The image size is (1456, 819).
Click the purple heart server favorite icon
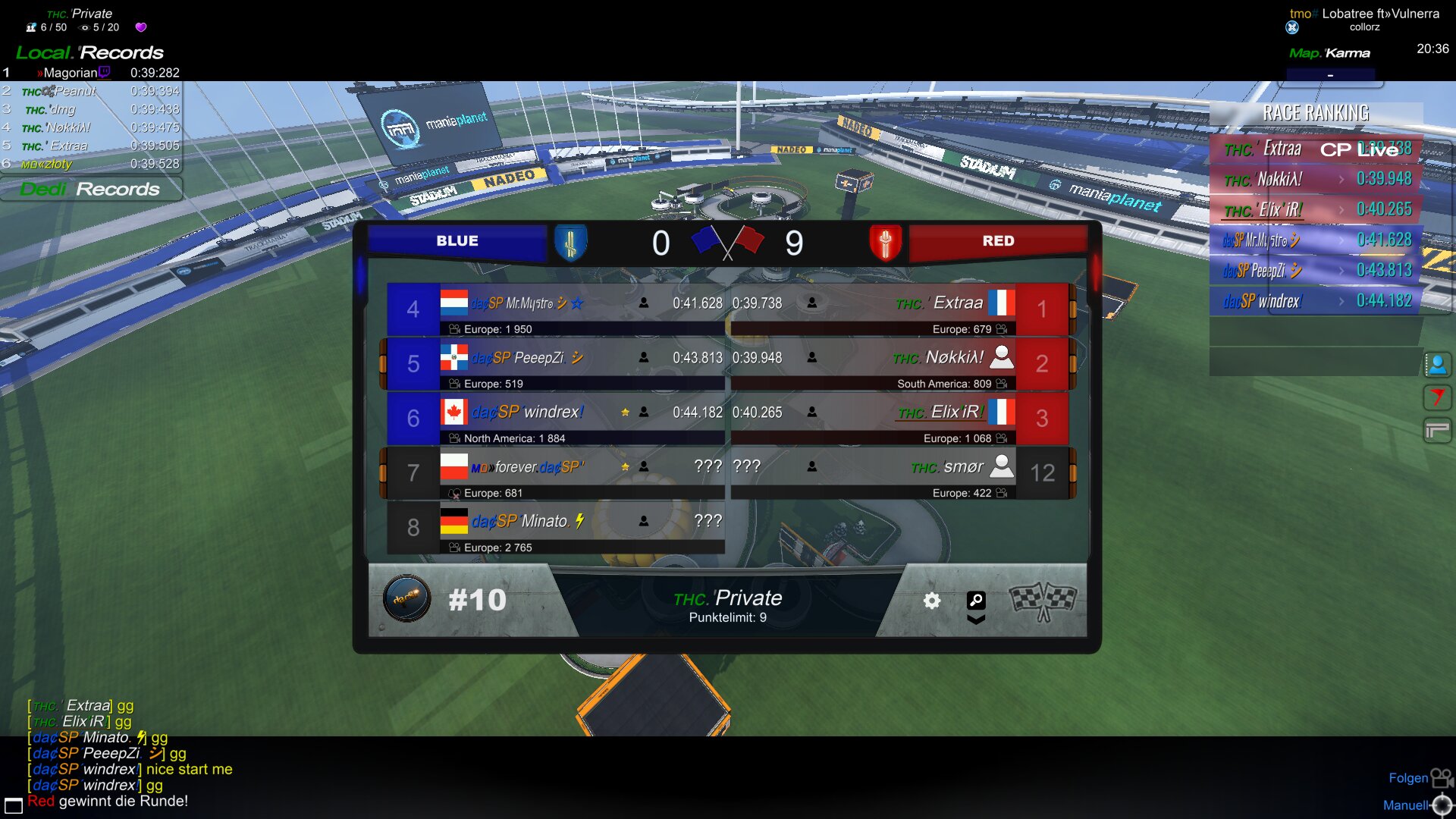point(141,27)
